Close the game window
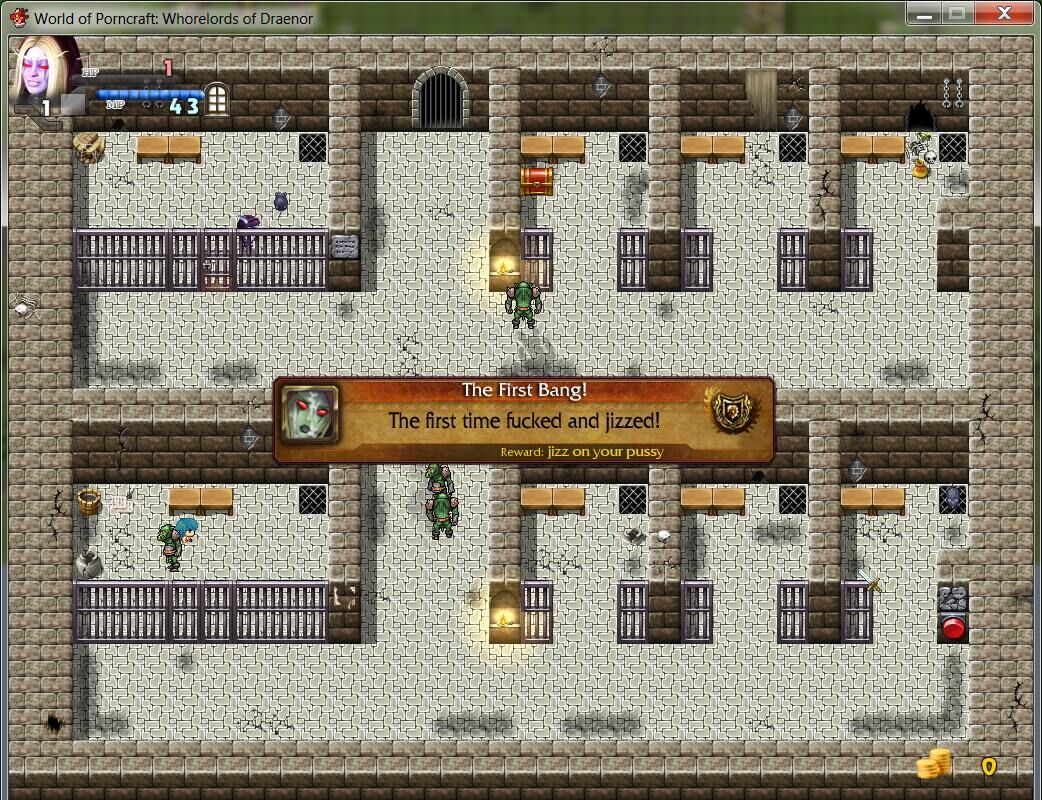 (1005, 13)
